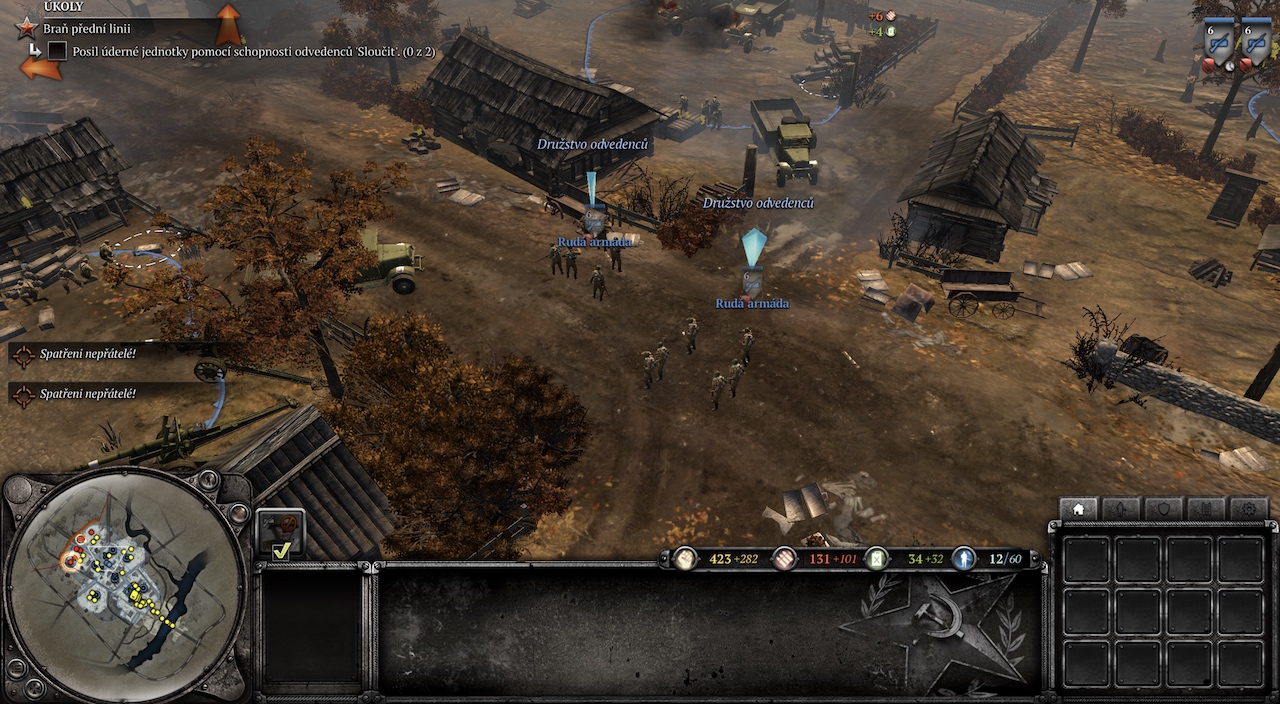Switch to the shield command tab

point(1164,509)
